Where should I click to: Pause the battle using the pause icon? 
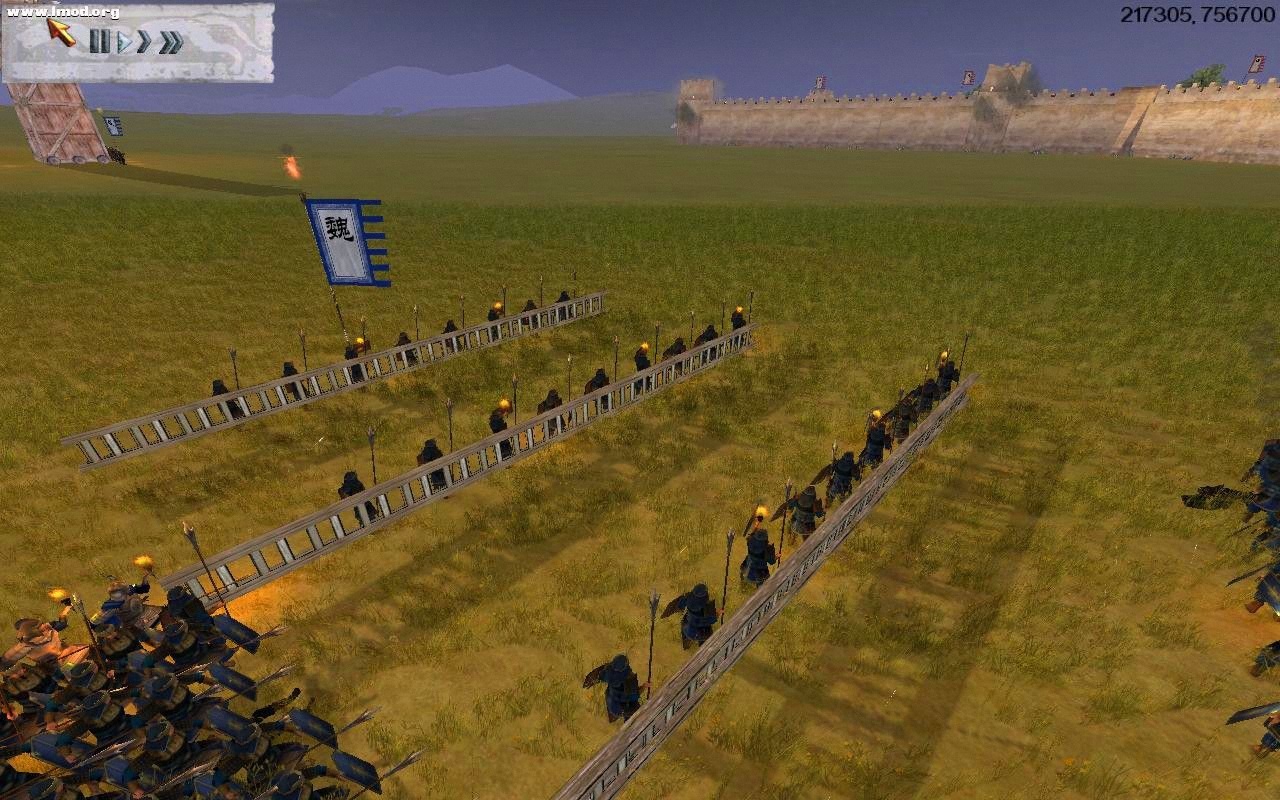pos(100,42)
